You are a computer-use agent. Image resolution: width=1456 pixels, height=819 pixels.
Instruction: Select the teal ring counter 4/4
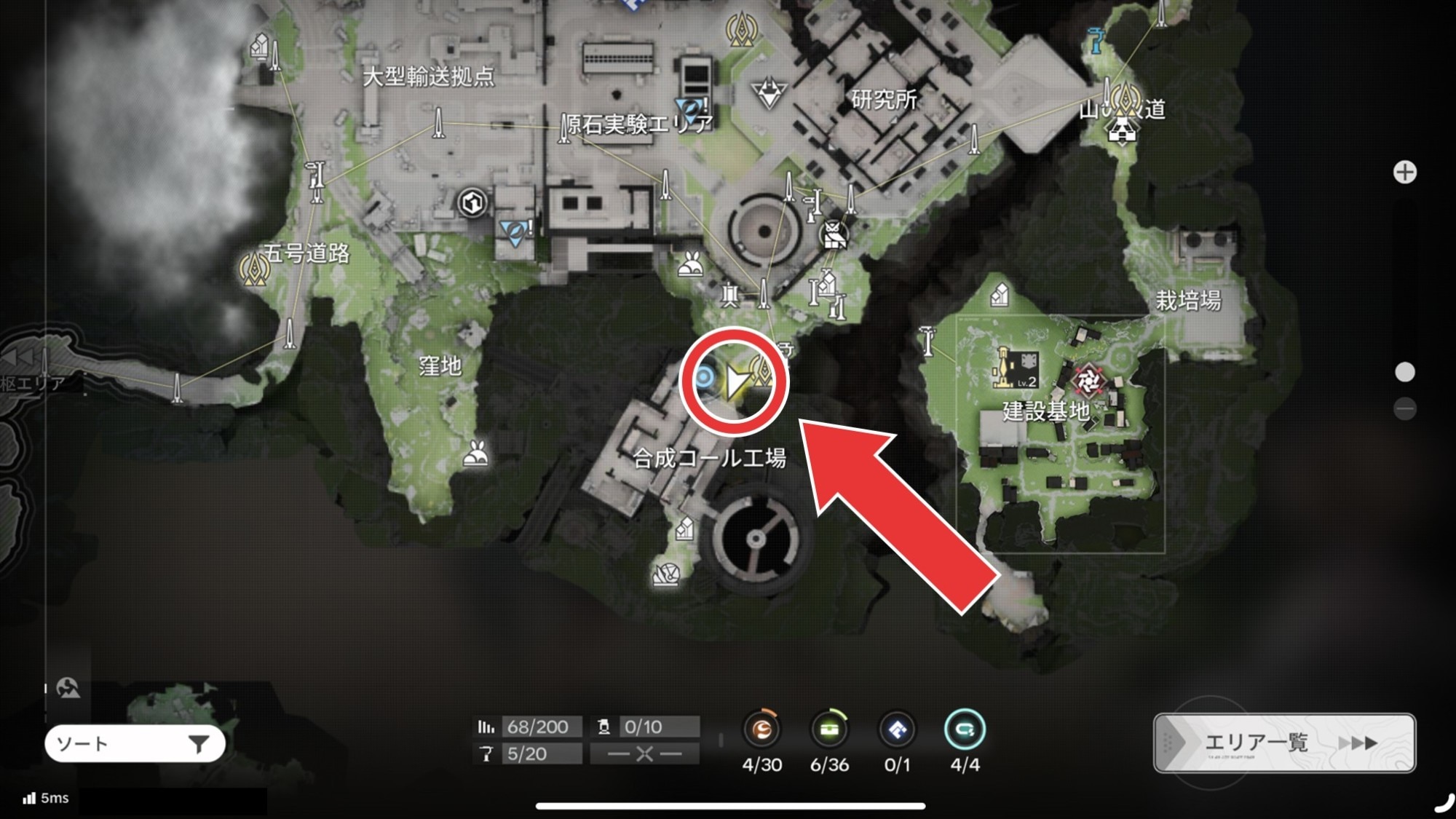pyautogui.click(x=965, y=729)
